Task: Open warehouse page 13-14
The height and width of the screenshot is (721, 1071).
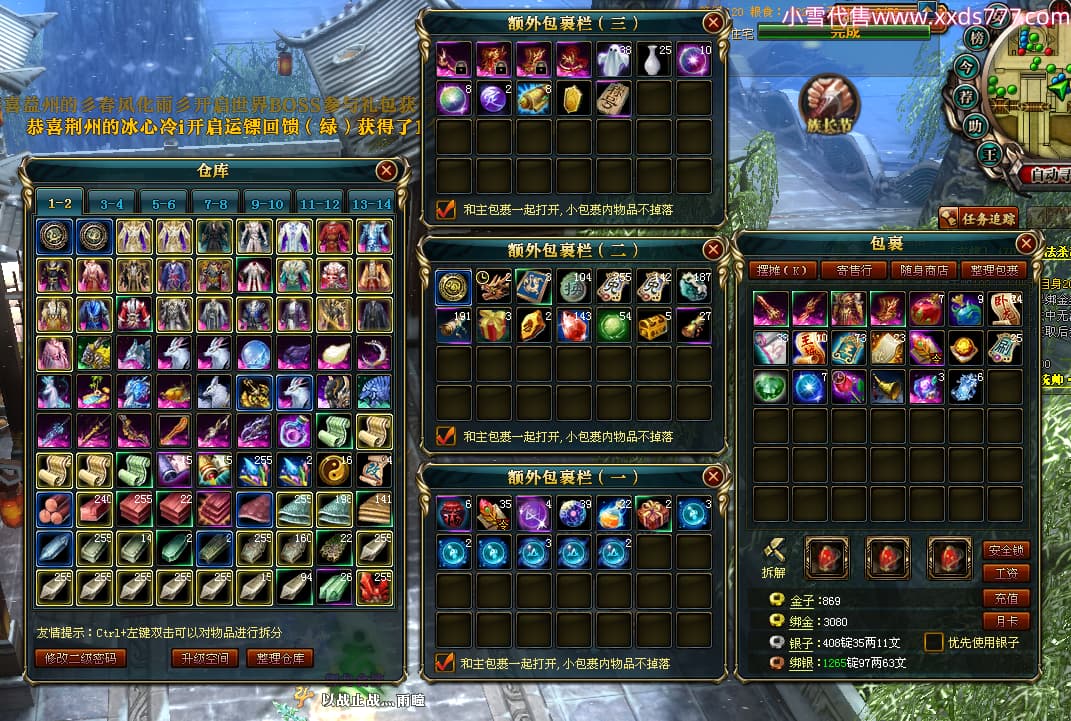Action: [371, 203]
